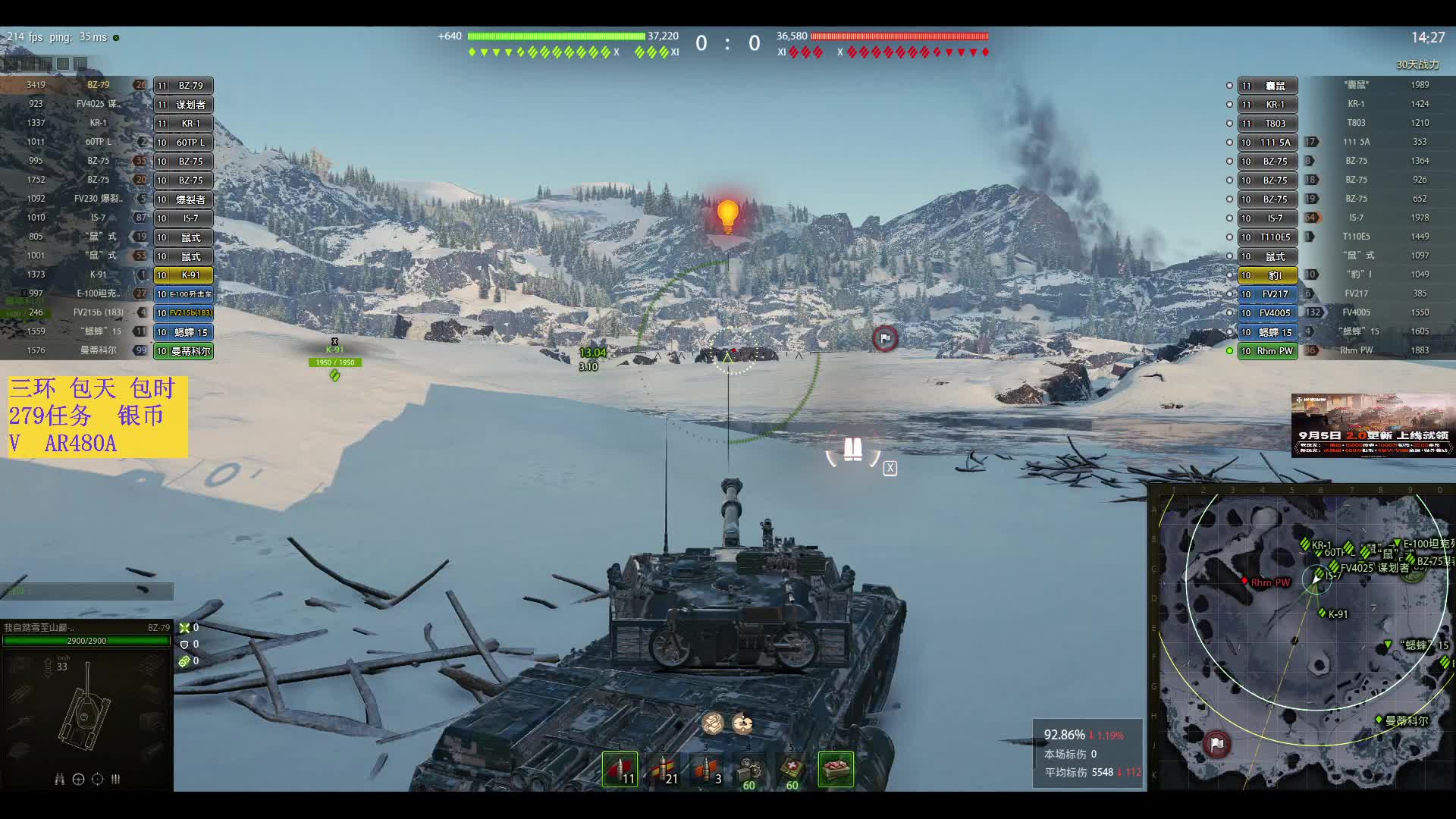Click the red enemy base flag on minimap
This screenshot has width=1456, height=819.
tap(1216, 744)
